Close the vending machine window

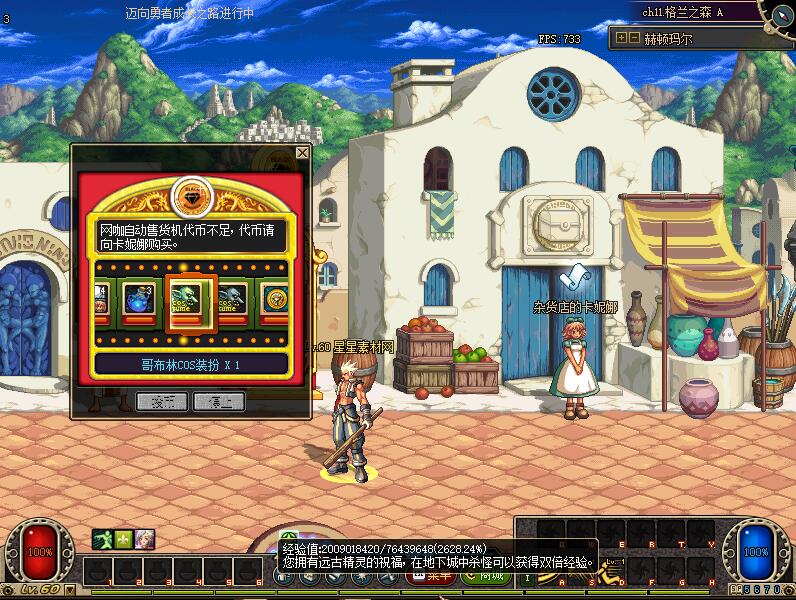pos(303,153)
